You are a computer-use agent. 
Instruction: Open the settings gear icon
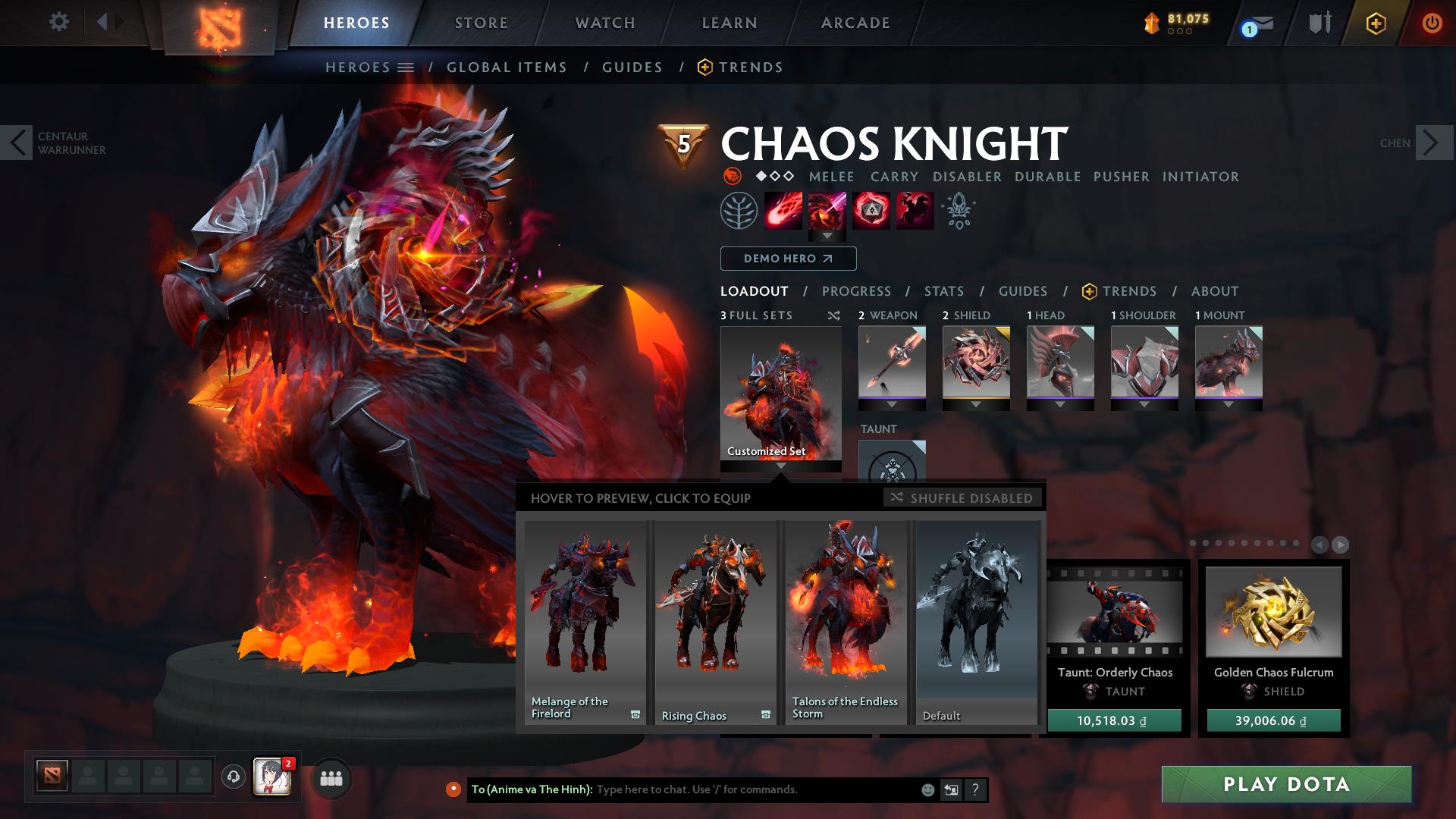[59, 22]
